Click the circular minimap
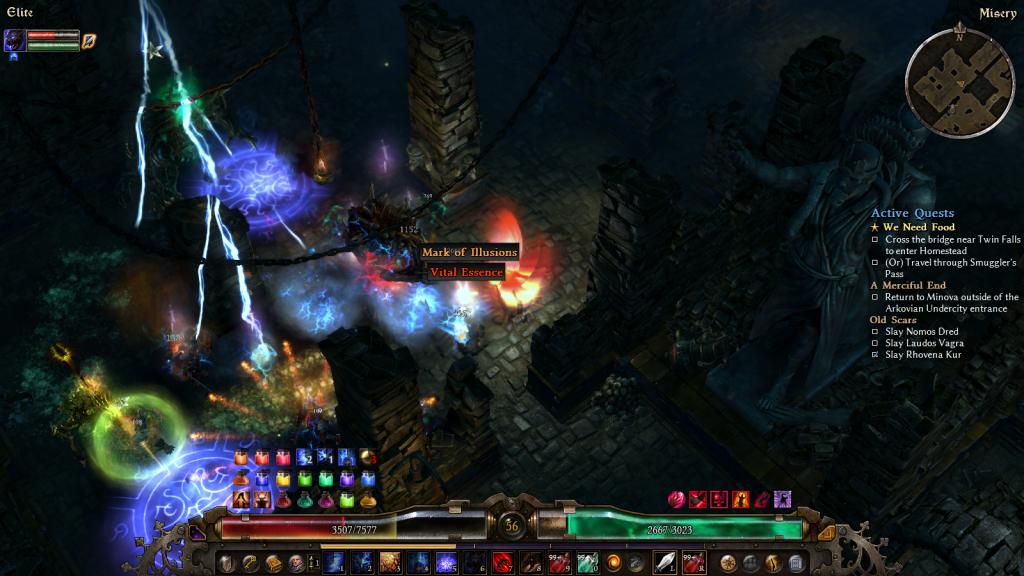The width and height of the screenshot is (1024, 576). 959,79
